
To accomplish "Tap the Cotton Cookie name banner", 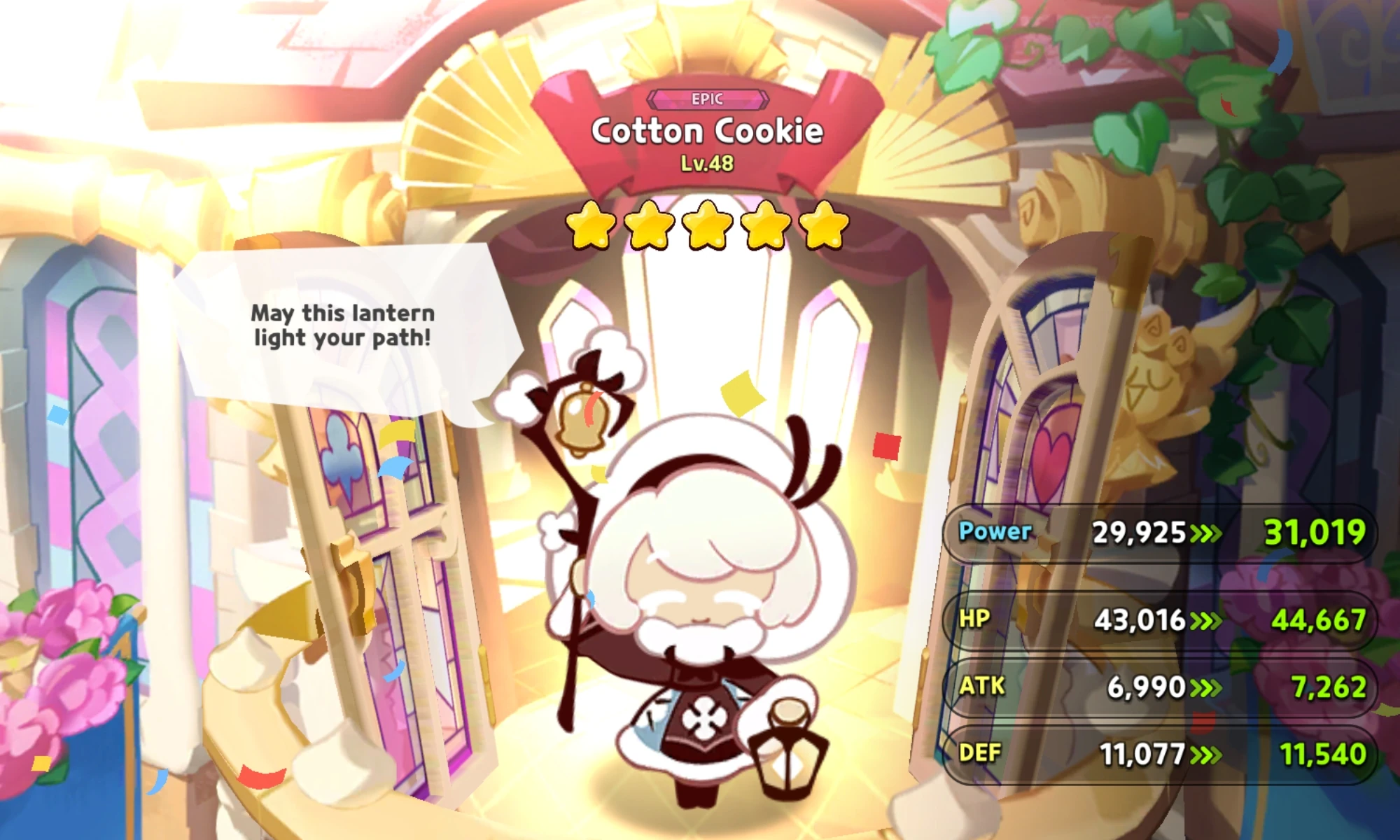I will click(x=707, y=132).
